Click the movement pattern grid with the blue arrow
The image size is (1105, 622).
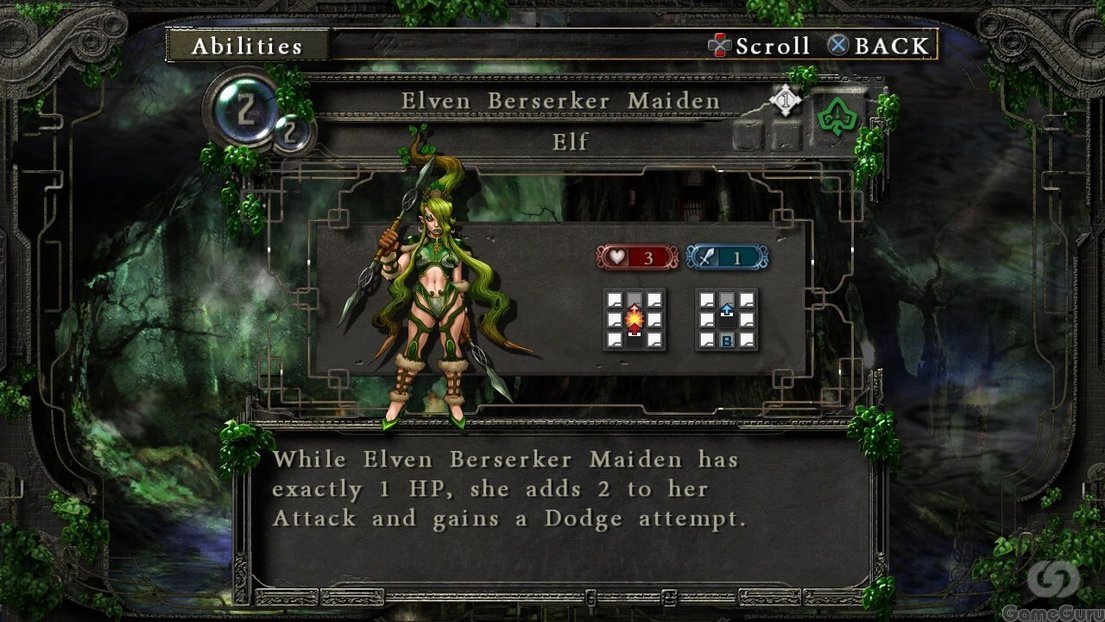point(726,319)
